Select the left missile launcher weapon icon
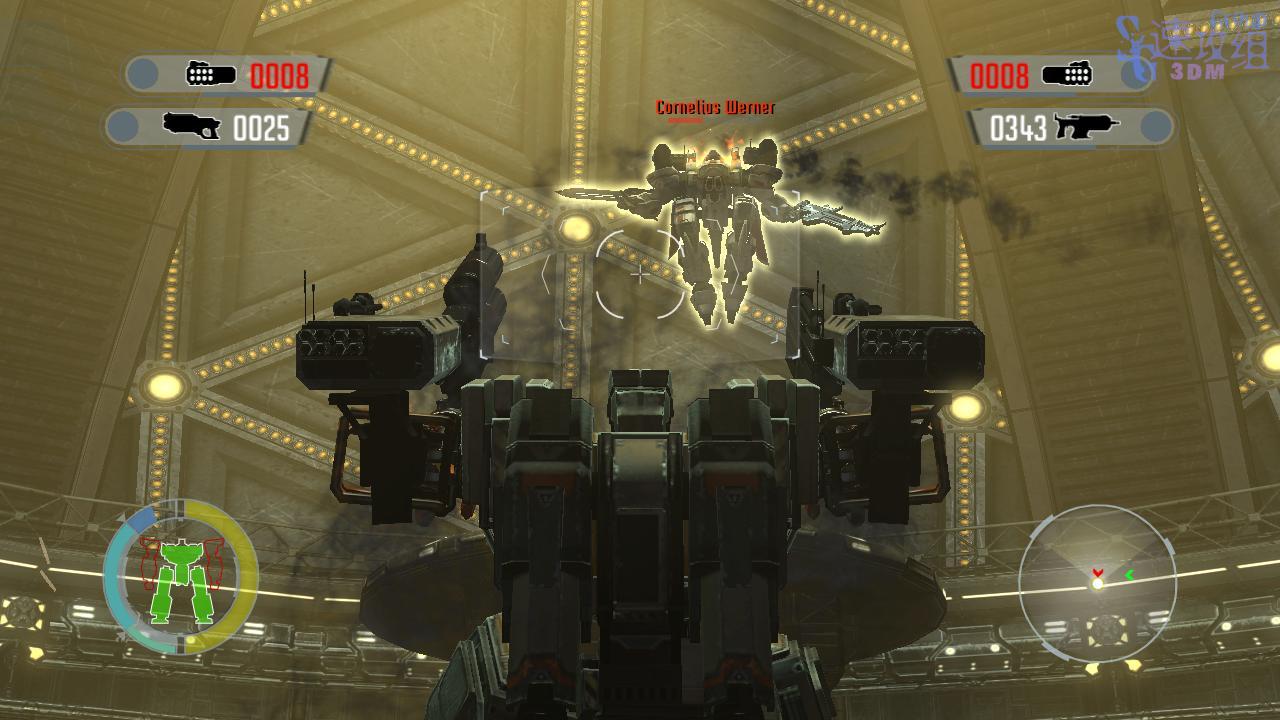 tap(210, 74)
